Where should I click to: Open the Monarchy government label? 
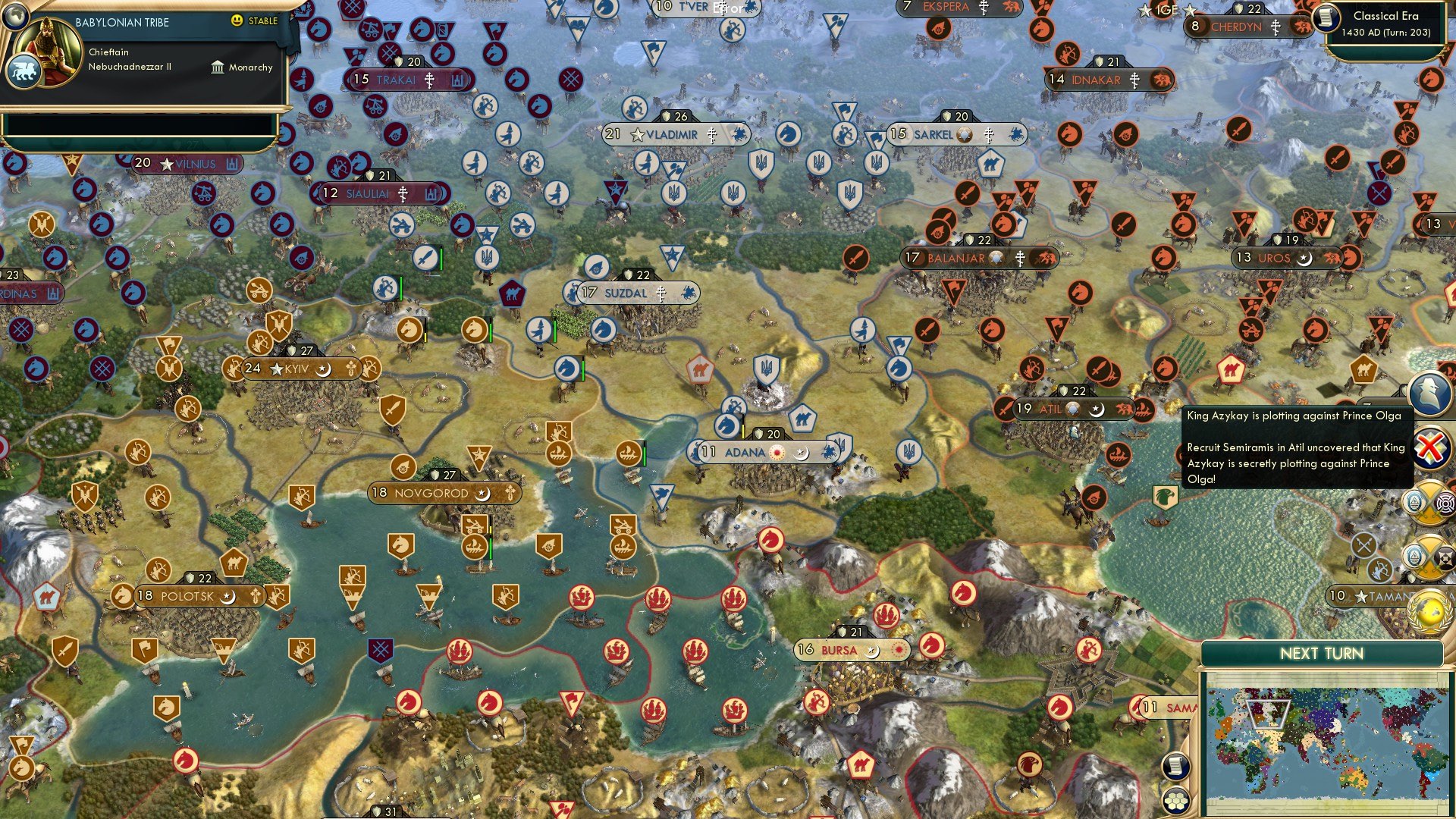(x=242, y=67)
